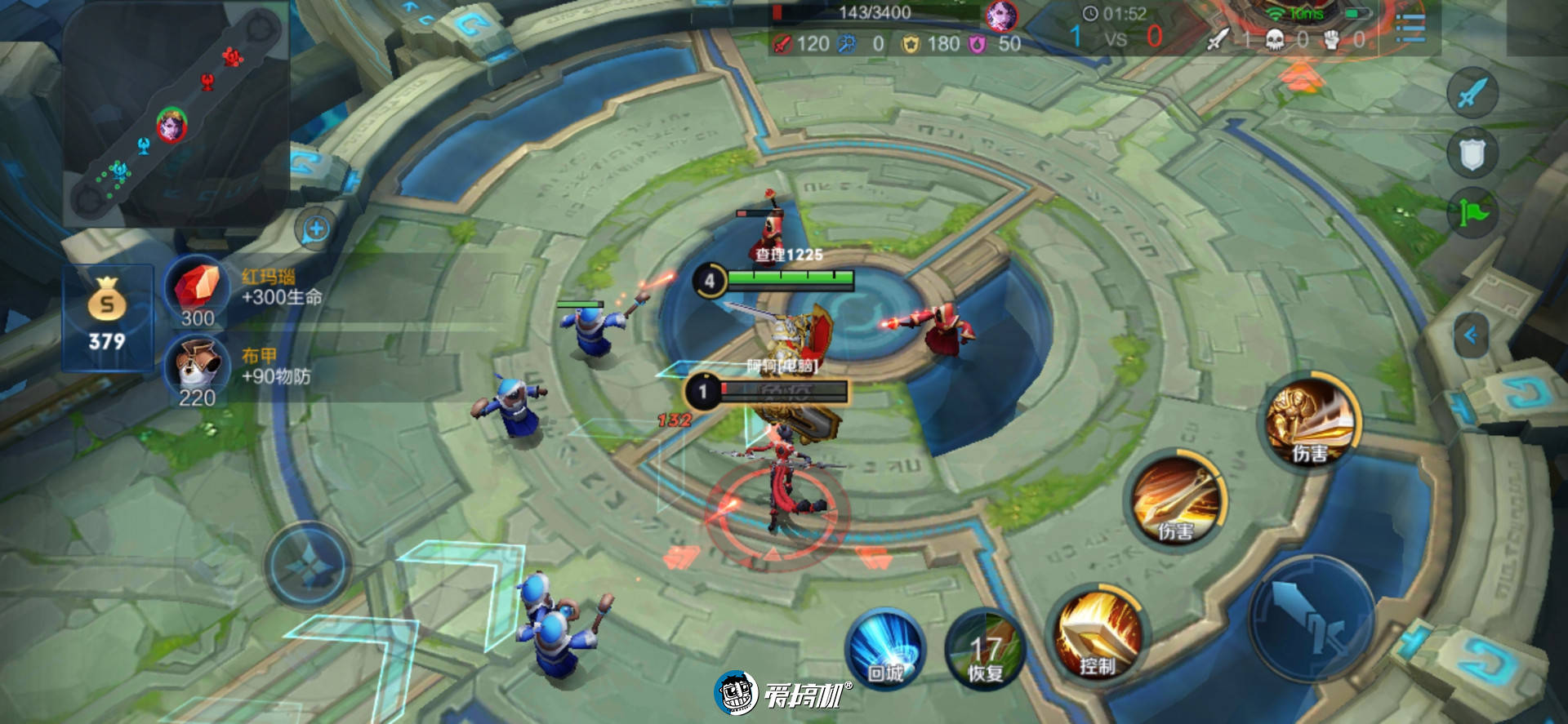Buy the recommended 红玛瑙 item
The width and height of the screenshot is (1568, 724).
198,291
